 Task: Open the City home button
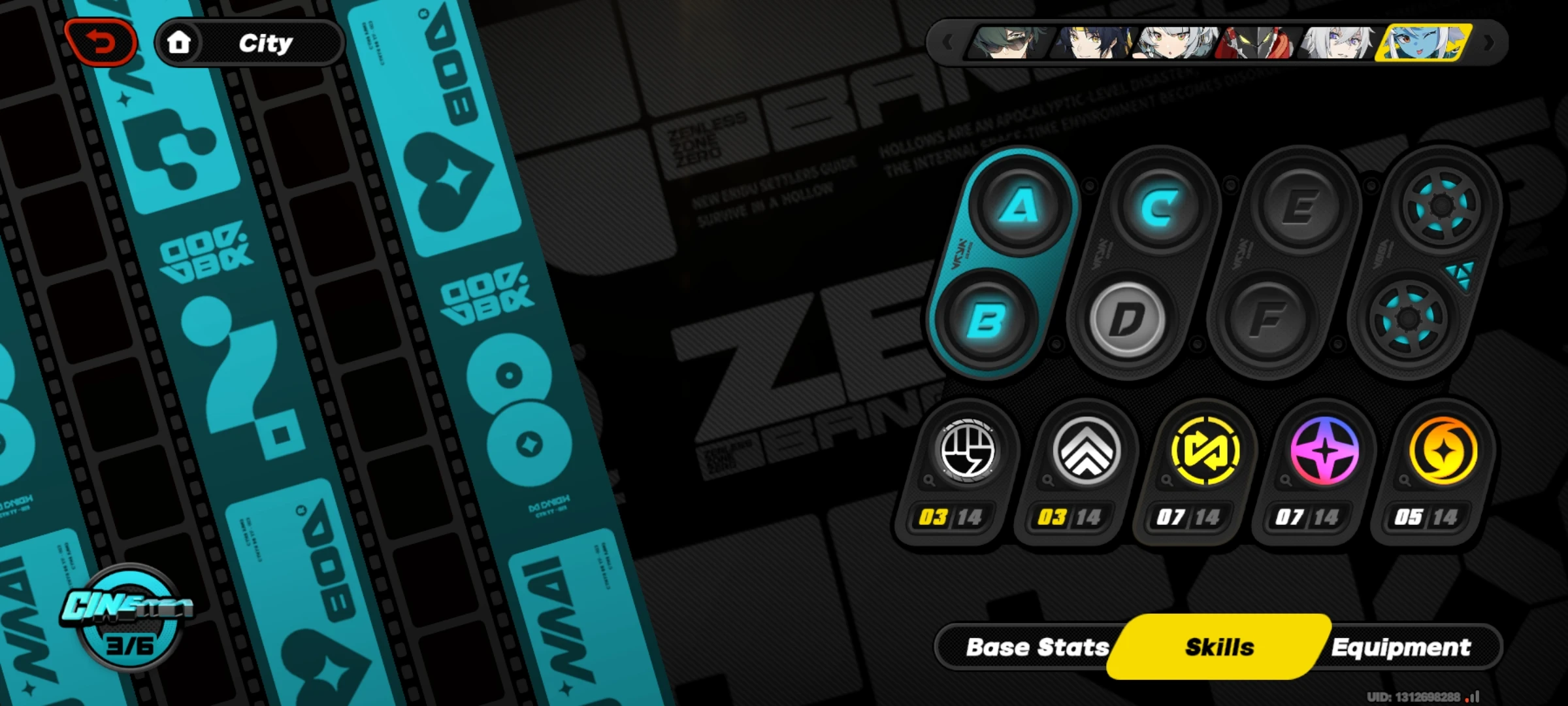(x=248, y=42)
